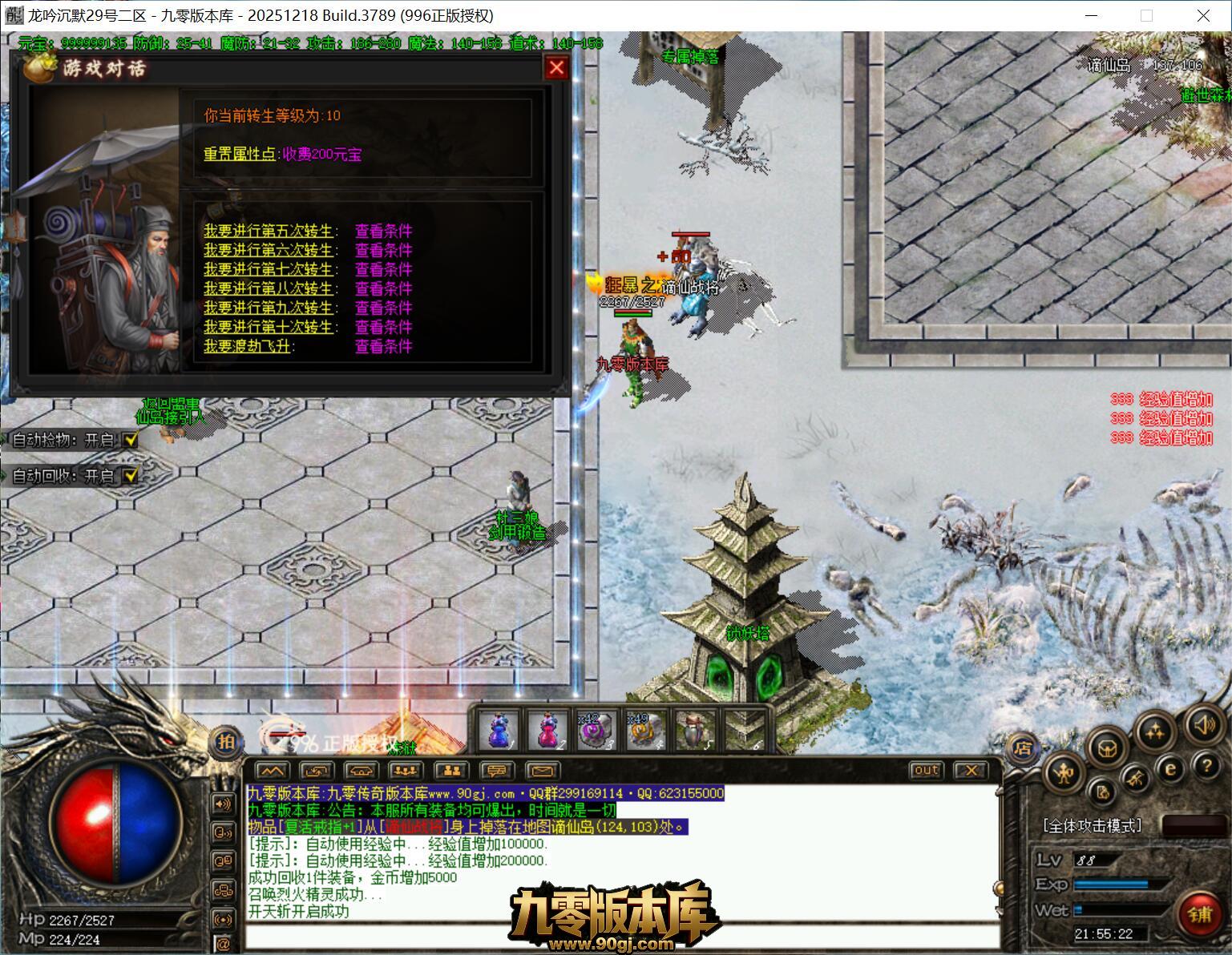1232x955 pixels.
Task: Click the chat panel's out button
Action: tap(926, 770)
